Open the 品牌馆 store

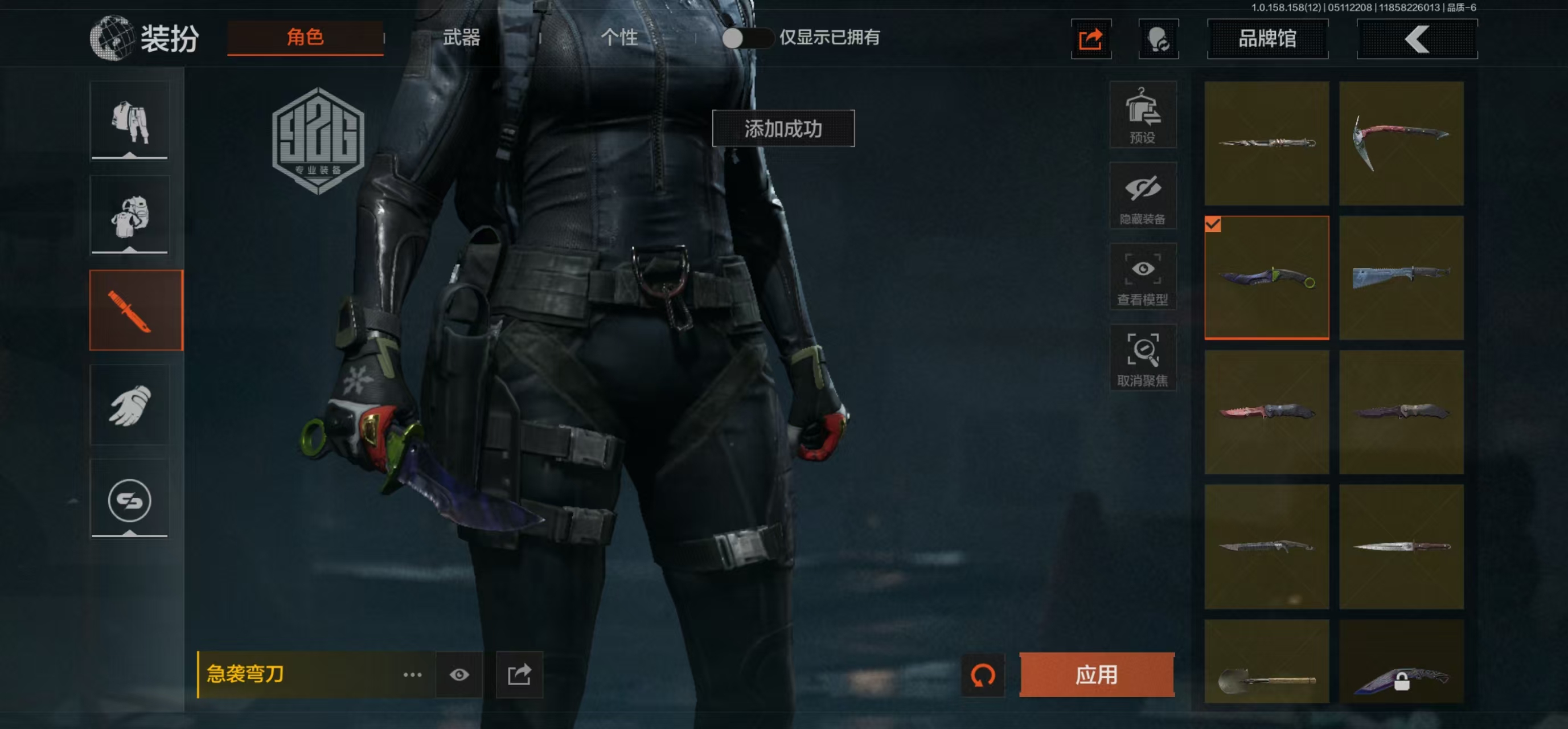[1267, 39]
